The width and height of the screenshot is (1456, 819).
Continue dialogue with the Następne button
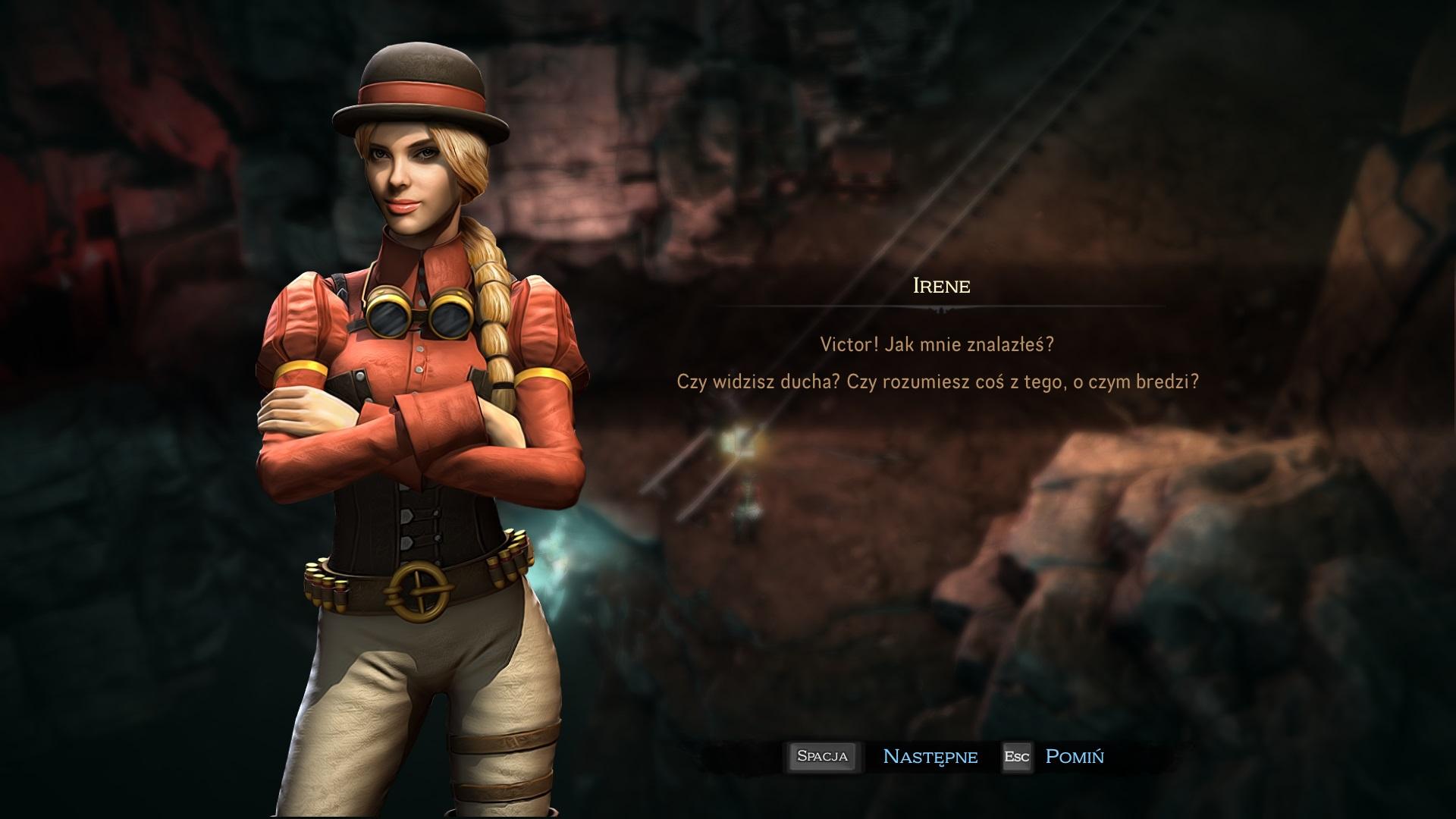pyautogui.click(x=930, y=757)
